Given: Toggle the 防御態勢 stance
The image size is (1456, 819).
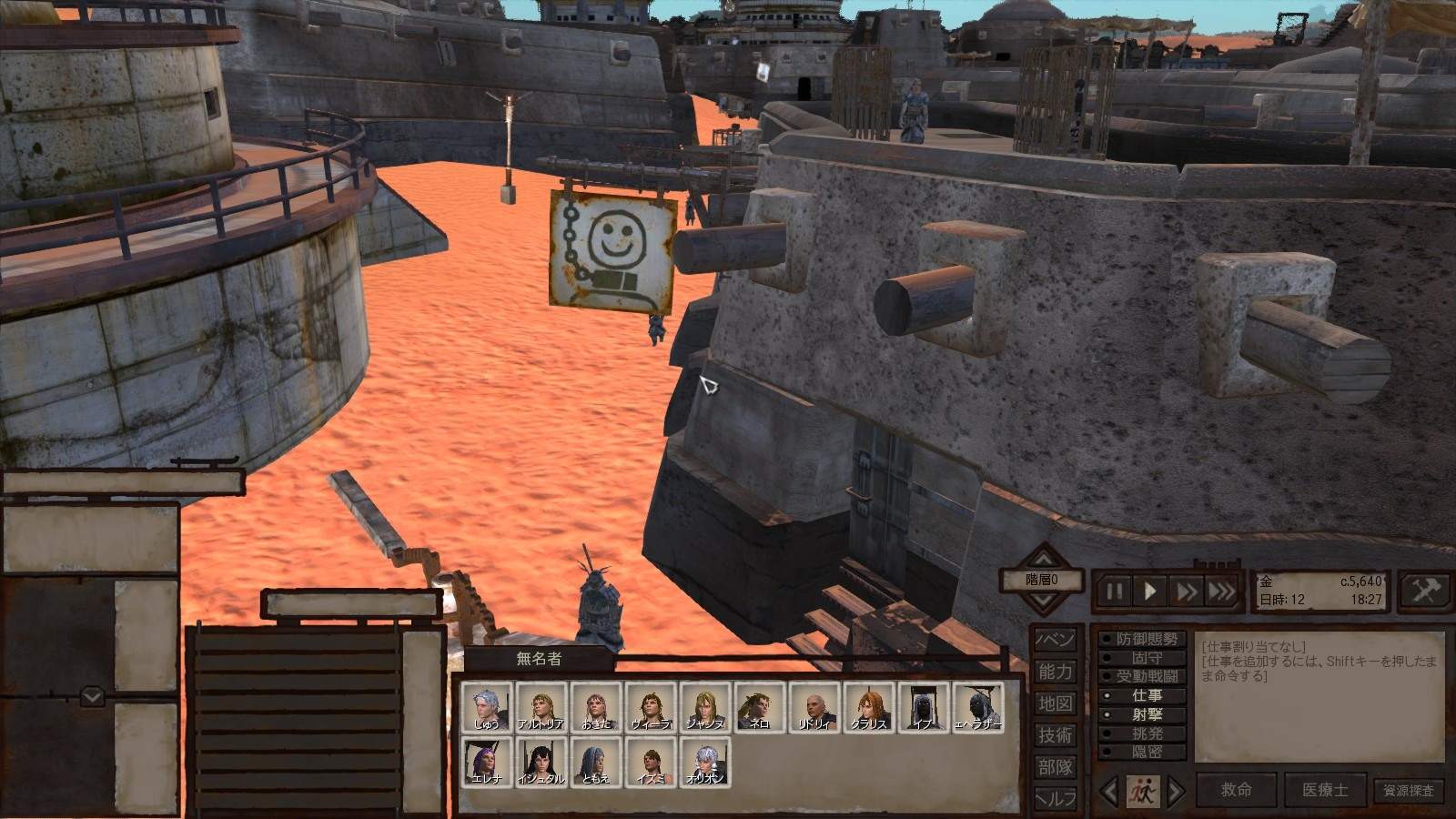Looking at the screenshot, I should coord(1146,640).
